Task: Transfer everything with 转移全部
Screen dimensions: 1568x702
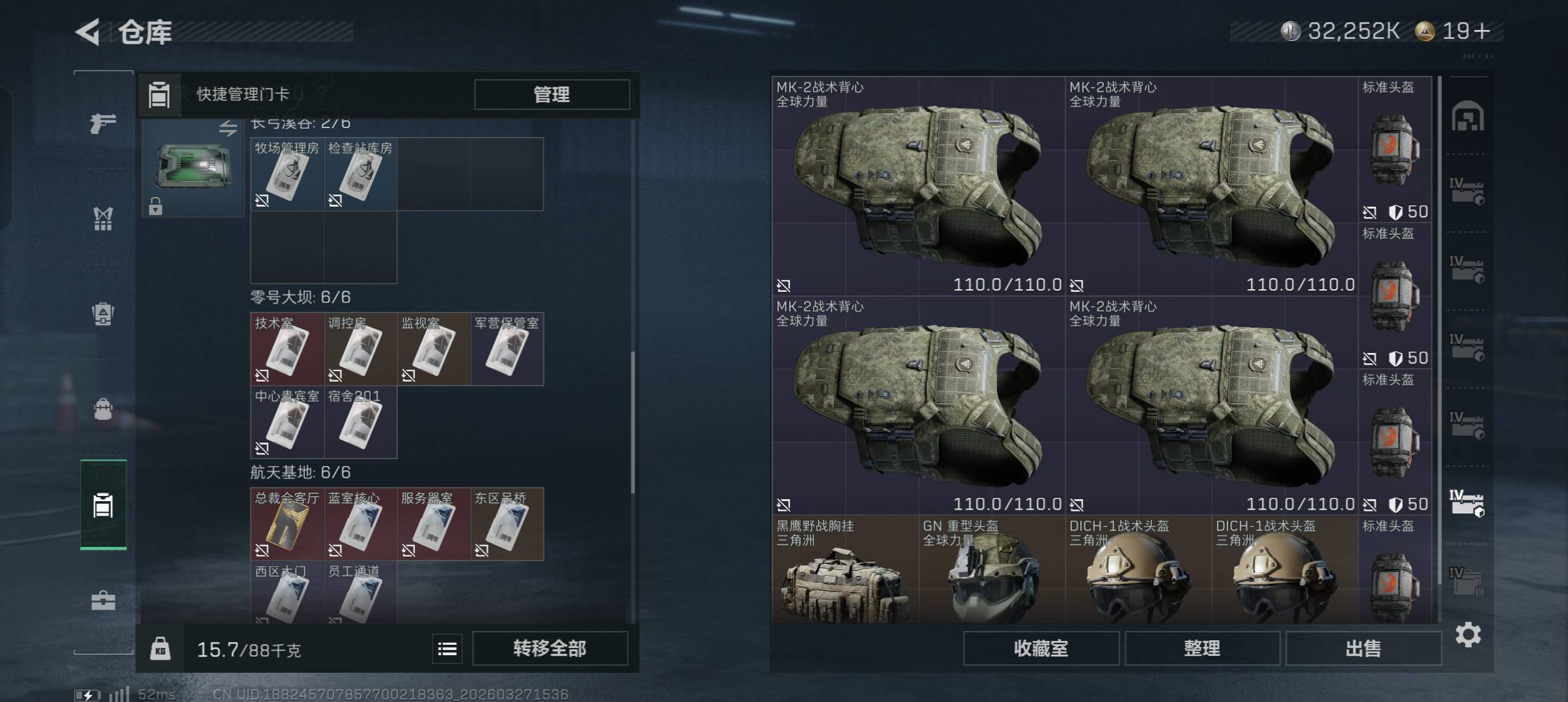Action: coord(549,648)
